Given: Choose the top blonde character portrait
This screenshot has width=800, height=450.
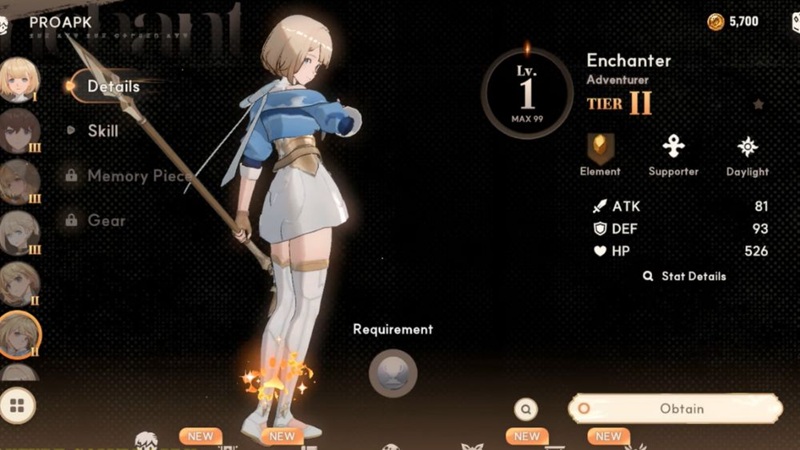Looking at the screenshot, I should (x=18, y=80).
